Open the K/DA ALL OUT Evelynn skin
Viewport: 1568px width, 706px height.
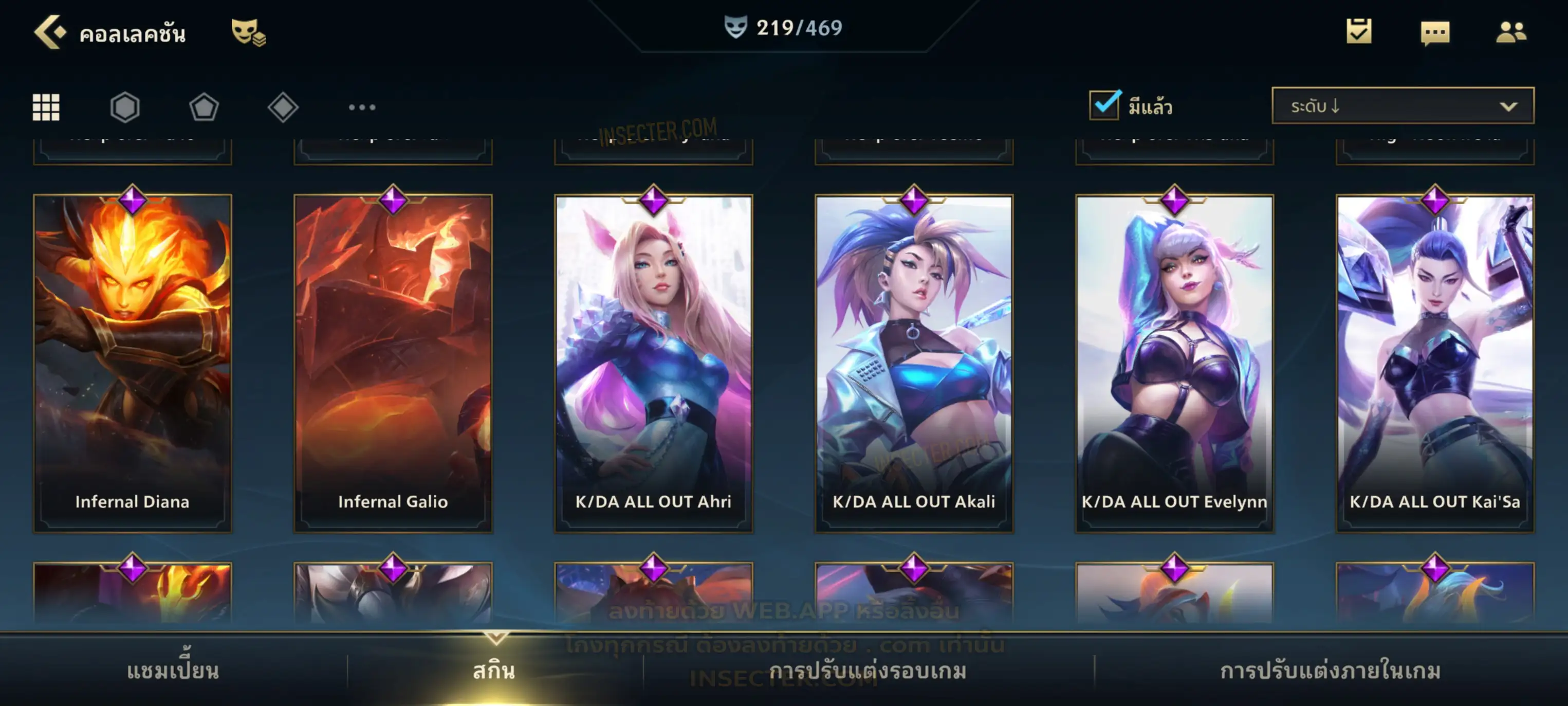click(1175, 363)
